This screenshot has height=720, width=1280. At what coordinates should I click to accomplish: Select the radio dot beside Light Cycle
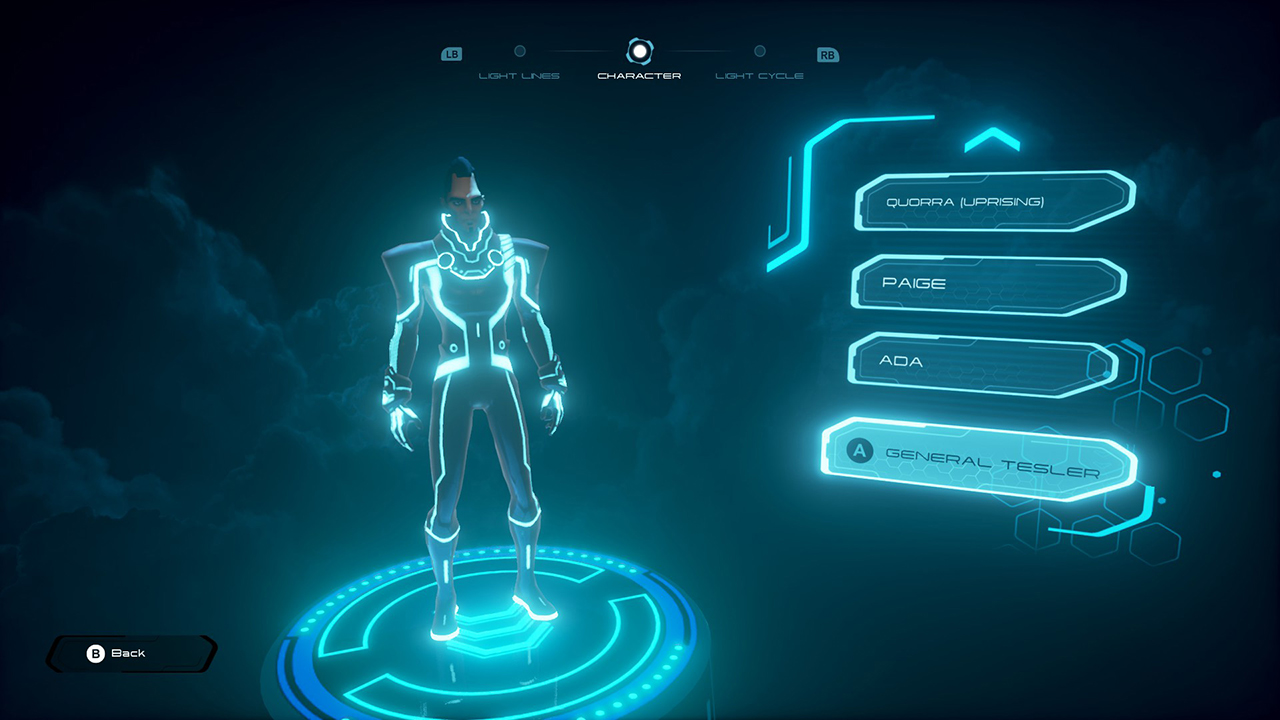click(x=759, y=53)
